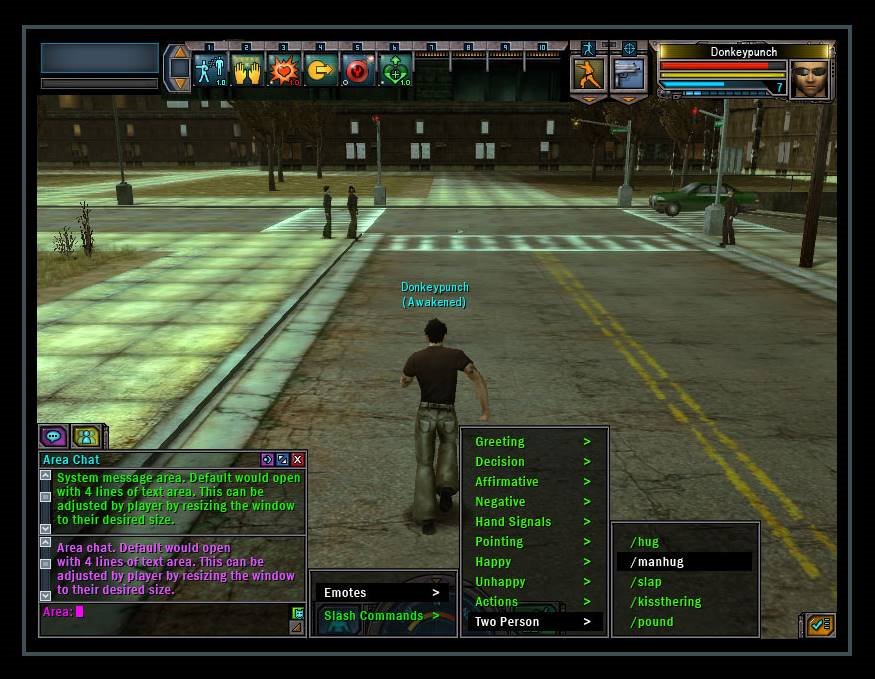Open the Greeting emote submenu
This screenshot has height=679, width=875.
coord(533,442)
